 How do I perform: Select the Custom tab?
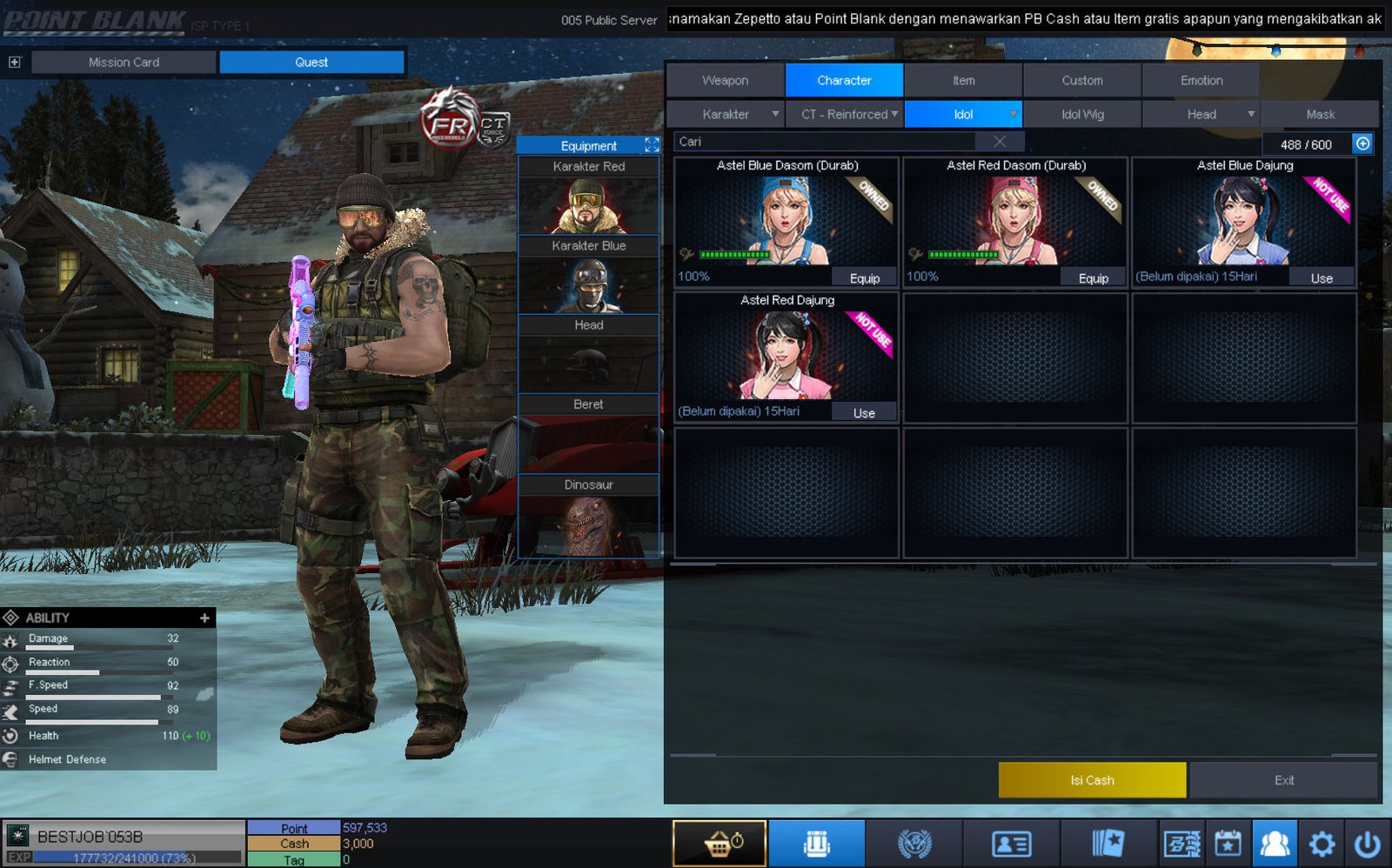point(1081,80)
